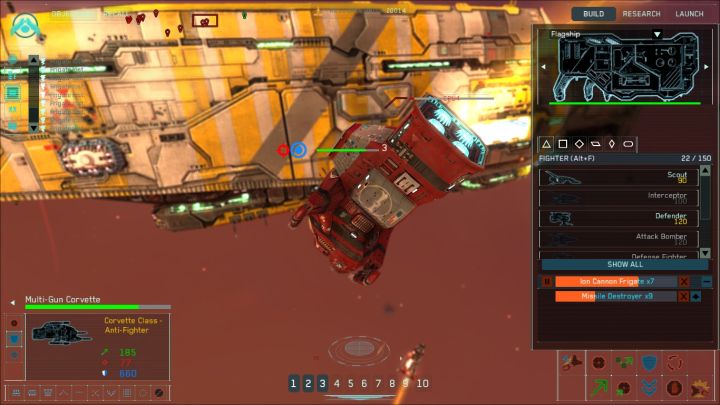Select control group 1
The width and height of the screenshot is (720, 405).
click(294, 383)
